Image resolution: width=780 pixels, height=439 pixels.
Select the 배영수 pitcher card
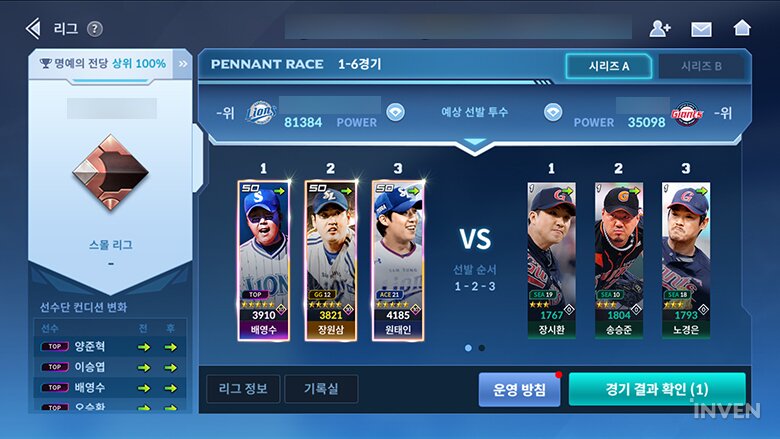point(264,261)
